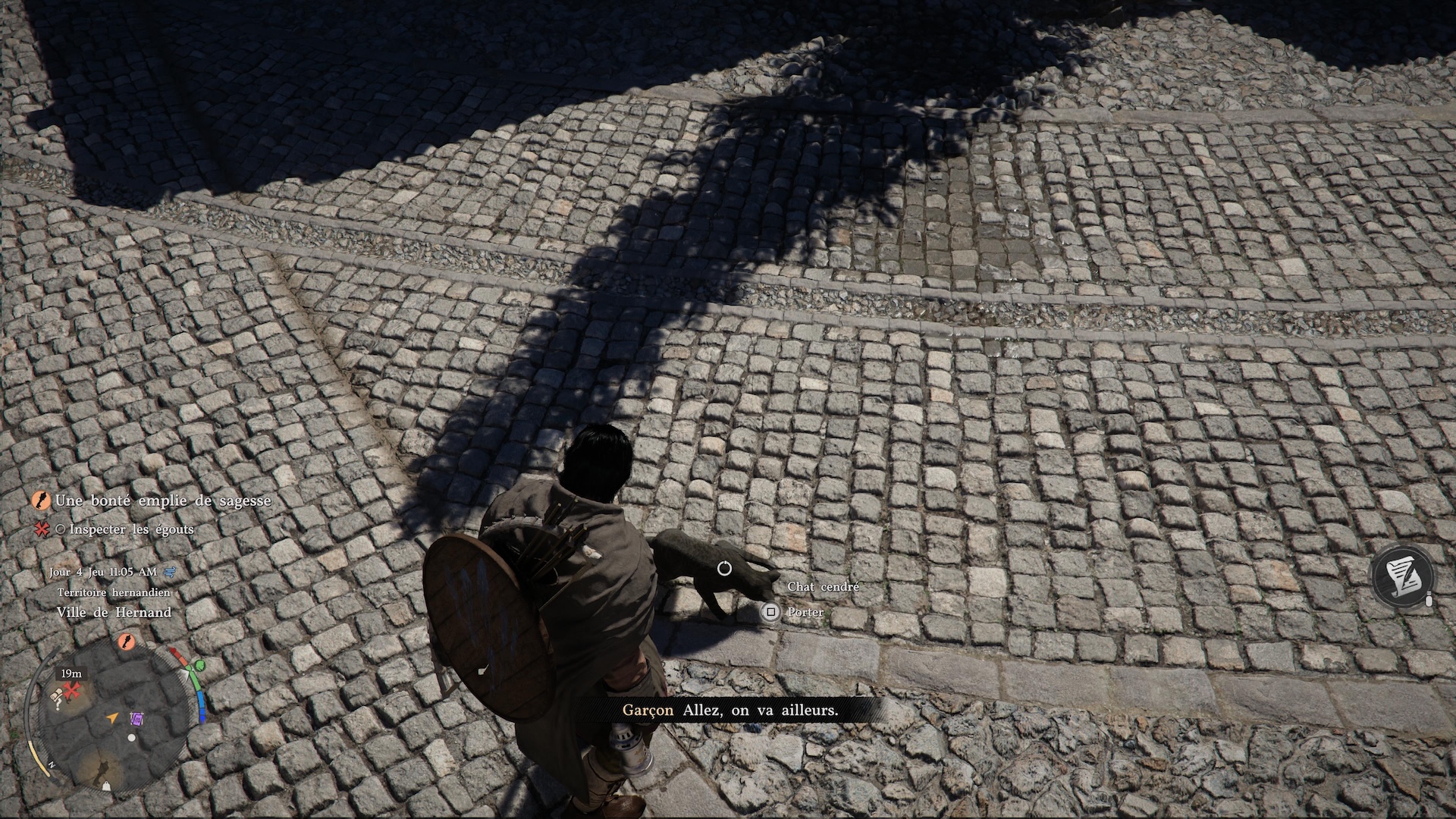1456x819 pixels.
Task: Click the scroll with question mark on minimap
Action: tap(57, 699)
